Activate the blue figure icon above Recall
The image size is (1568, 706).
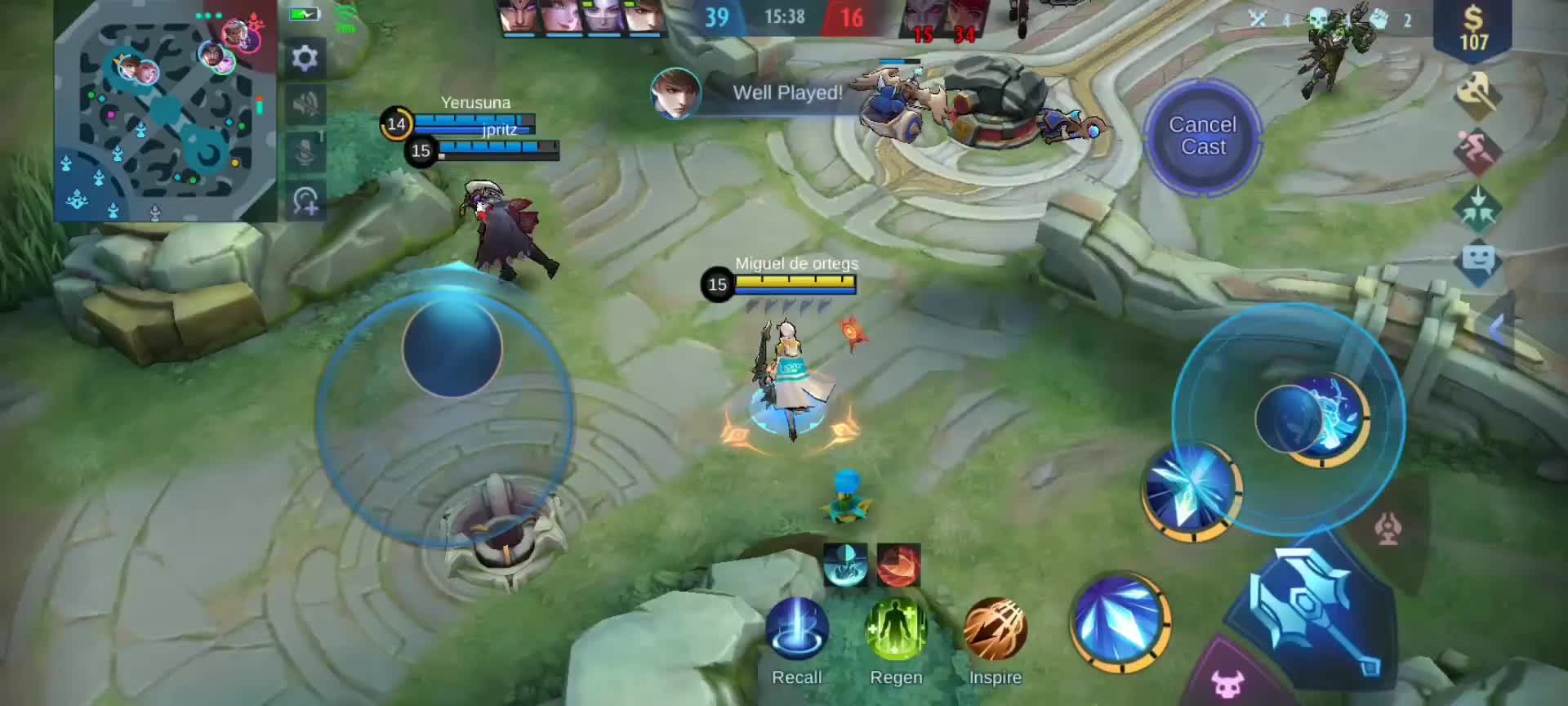tap(845, 565)
